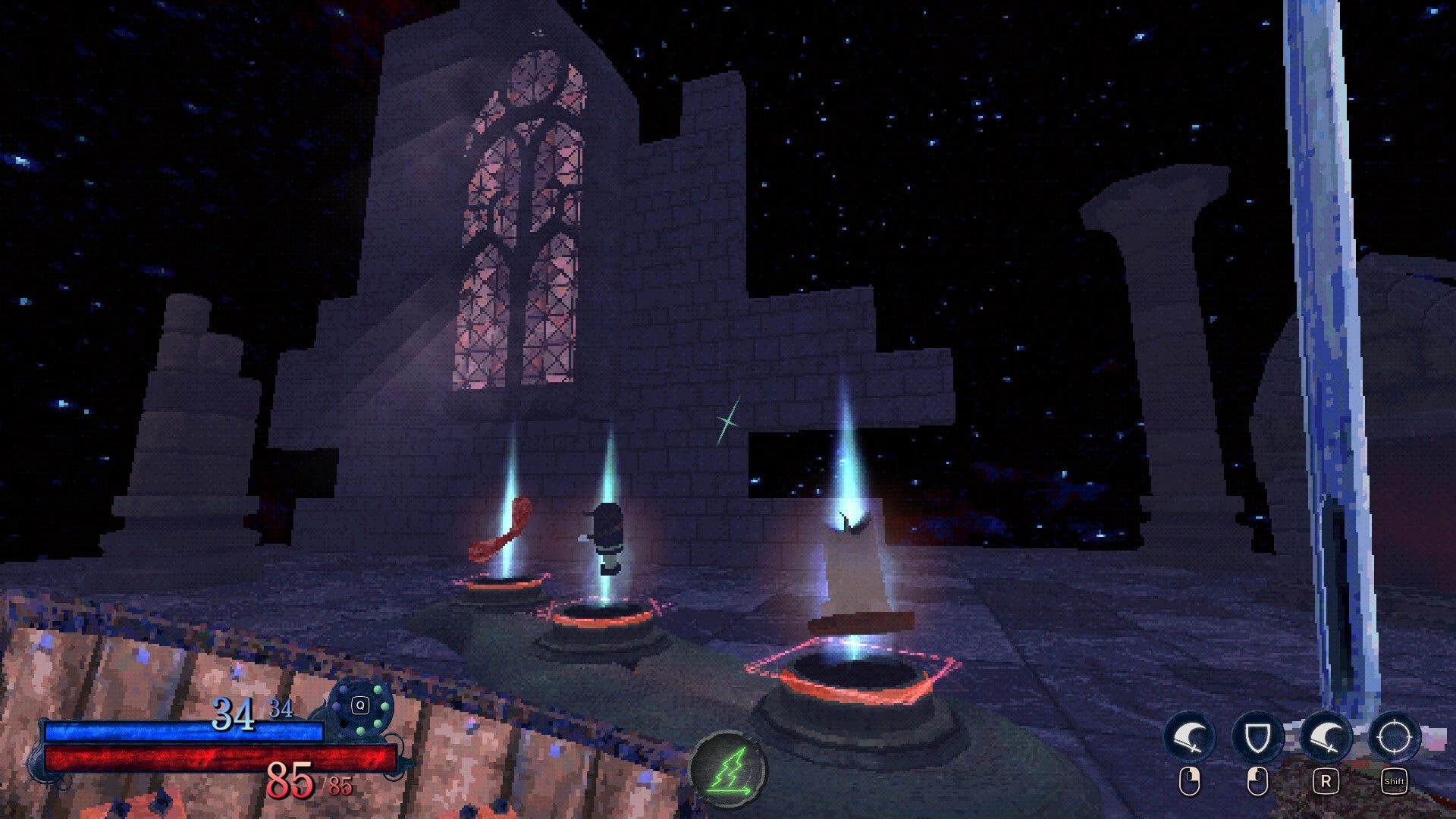1456x819 pixels.
Task: Click the center altar beneath the character
Action: [x=603, y=614]
